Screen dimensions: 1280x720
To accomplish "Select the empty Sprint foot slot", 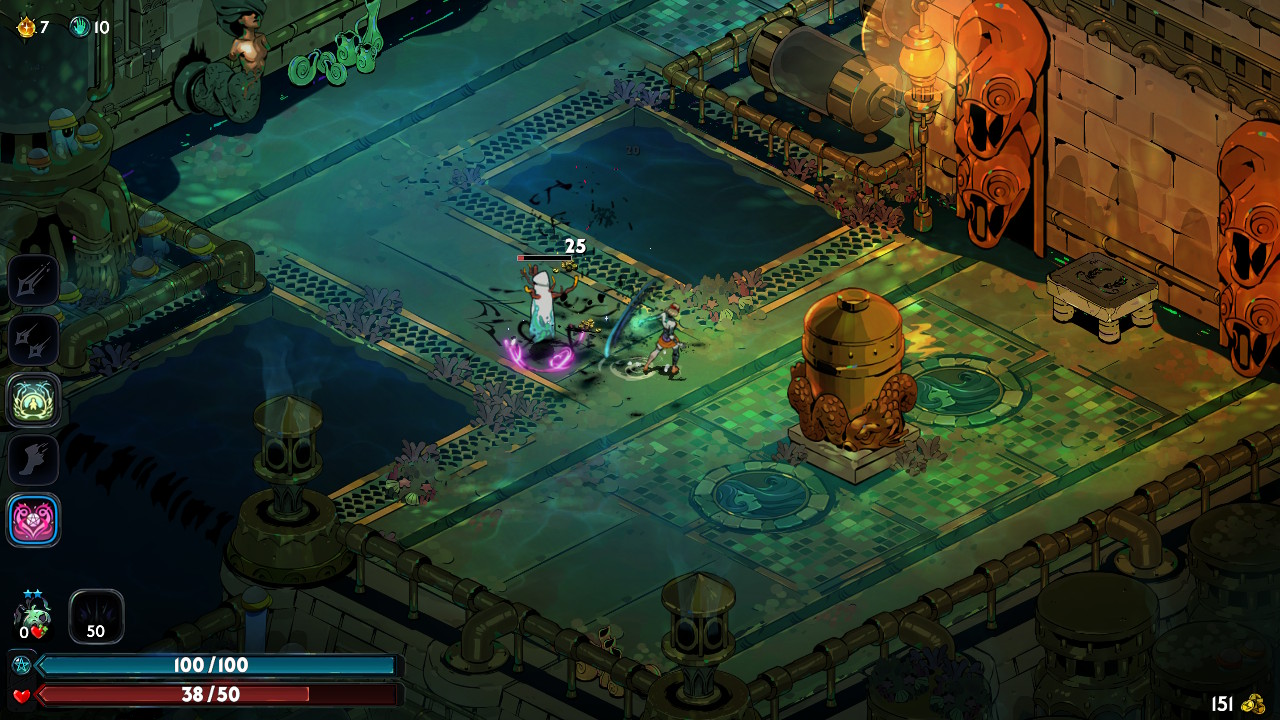I will coord(33,460).
